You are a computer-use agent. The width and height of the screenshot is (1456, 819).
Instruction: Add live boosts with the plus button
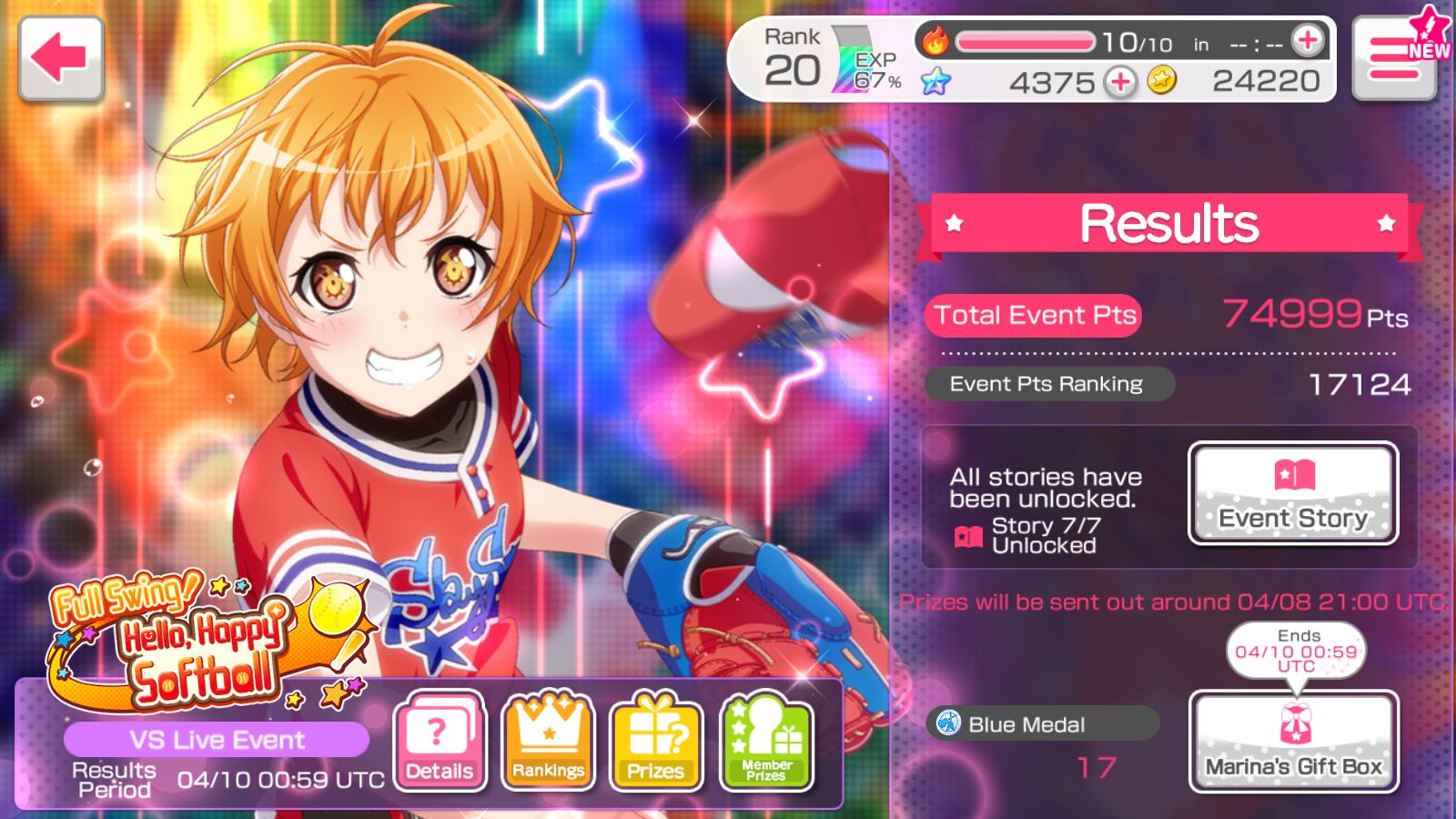1308,40
